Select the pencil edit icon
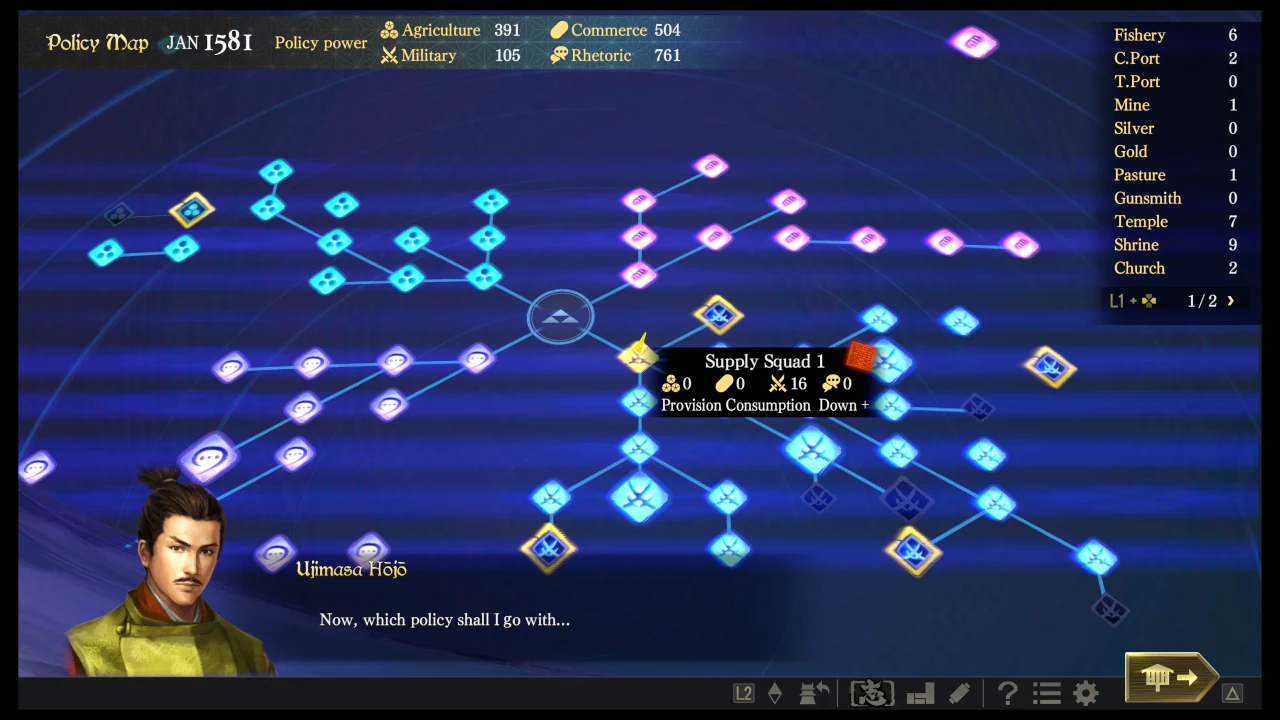The height and width of the screenshot is (720, 1280). (957, 692)
